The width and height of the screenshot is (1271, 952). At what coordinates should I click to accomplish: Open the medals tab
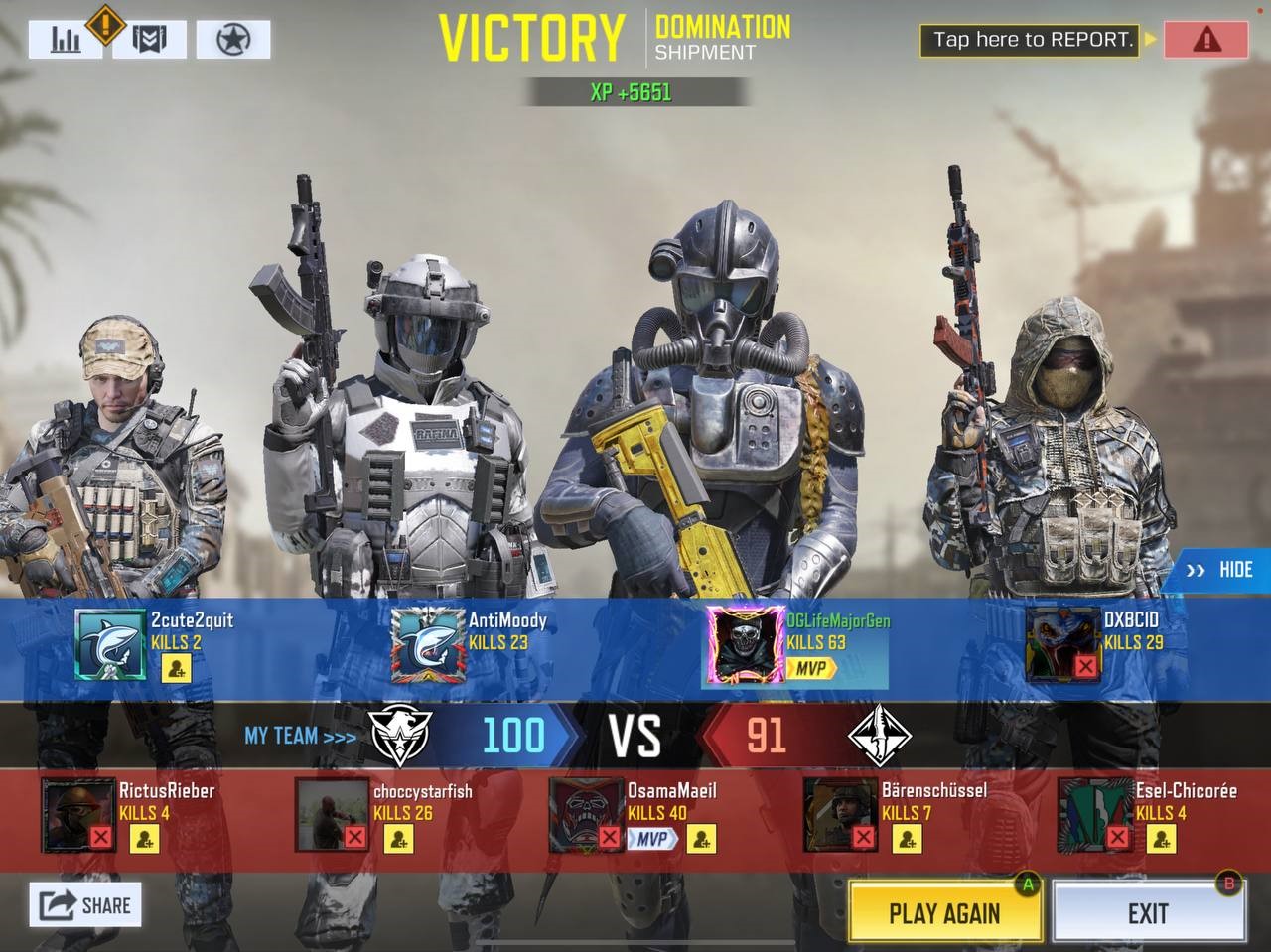pyautogui.click(x=149, y=39)
